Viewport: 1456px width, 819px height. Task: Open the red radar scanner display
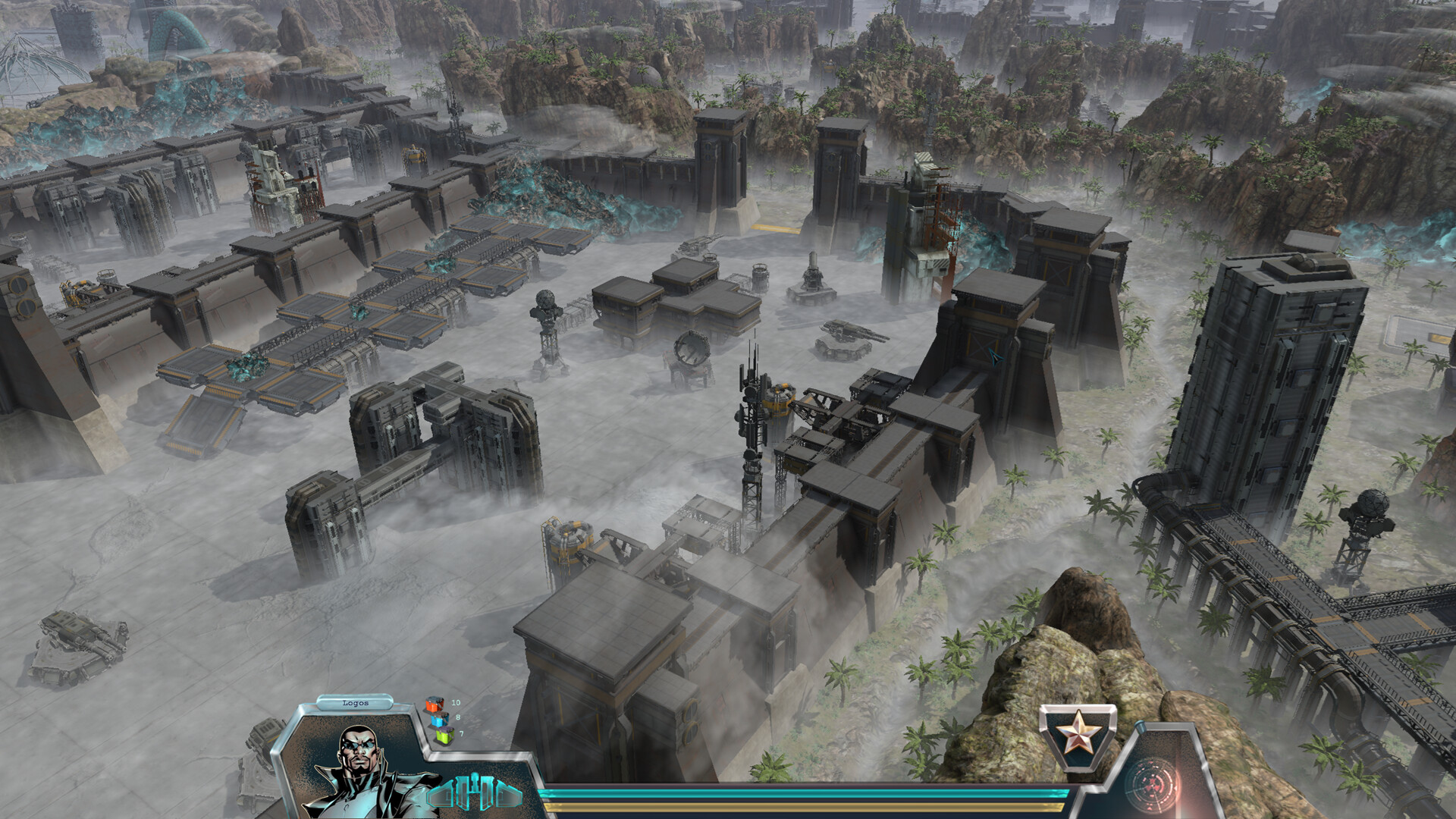1153,782
